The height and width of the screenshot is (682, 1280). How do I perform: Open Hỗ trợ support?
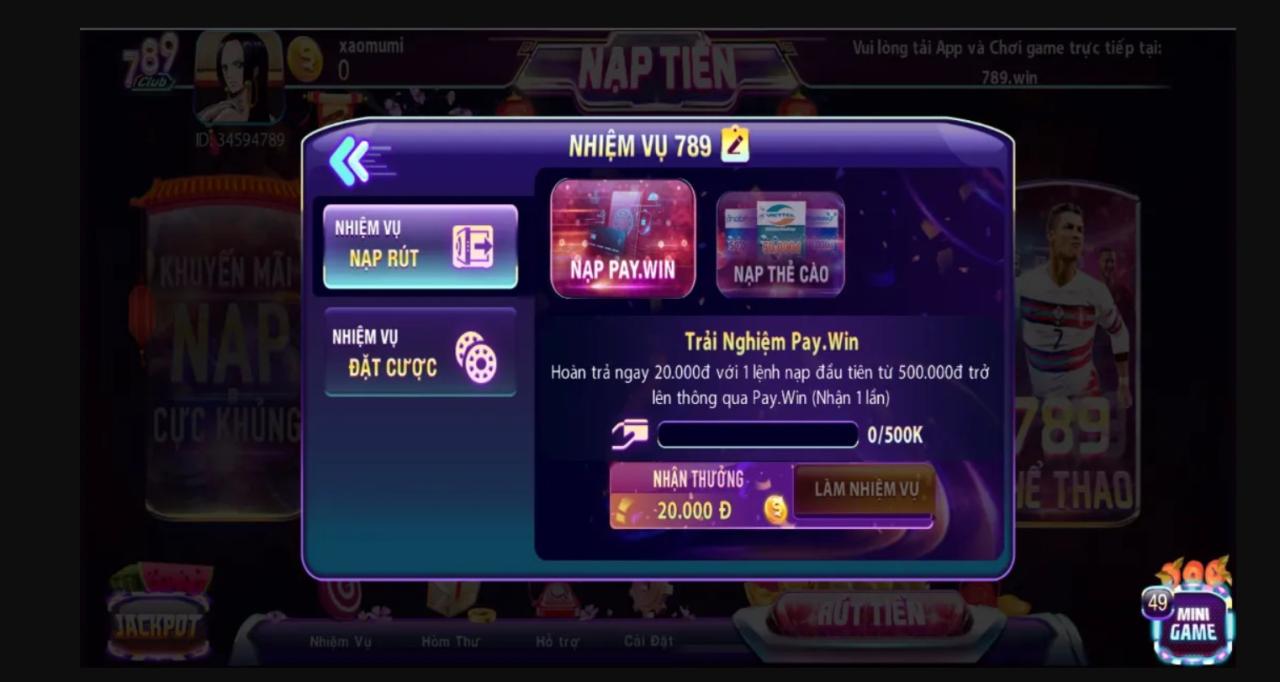[557, 640]
